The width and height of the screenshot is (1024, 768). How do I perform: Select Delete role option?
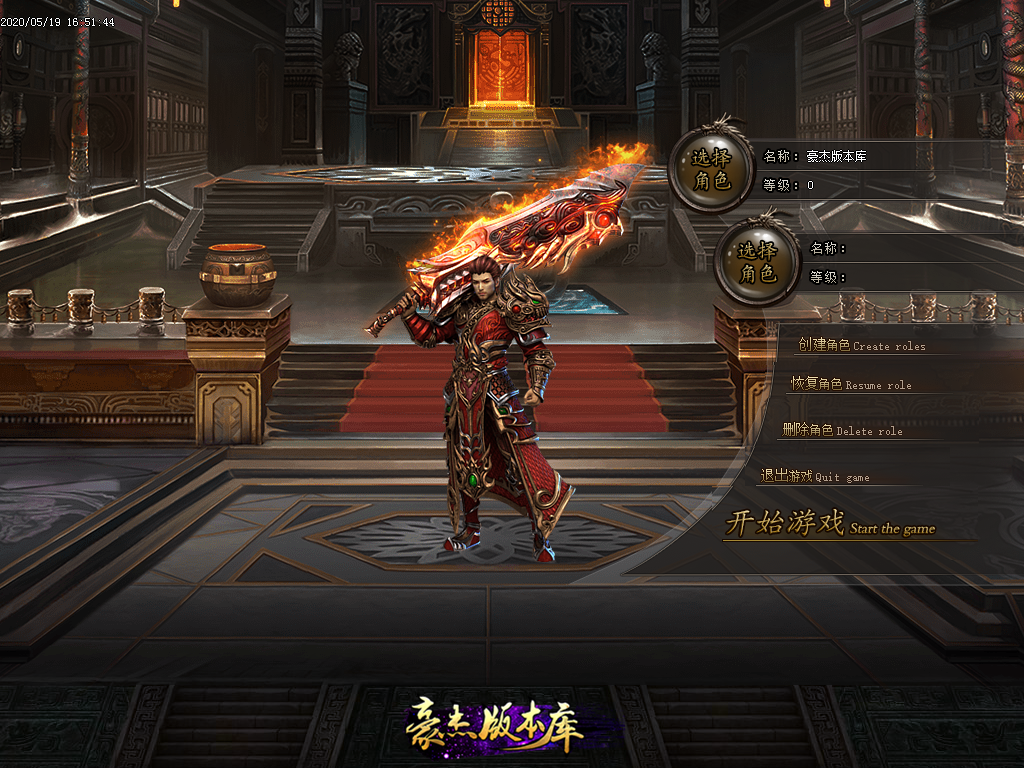[842, 430]
